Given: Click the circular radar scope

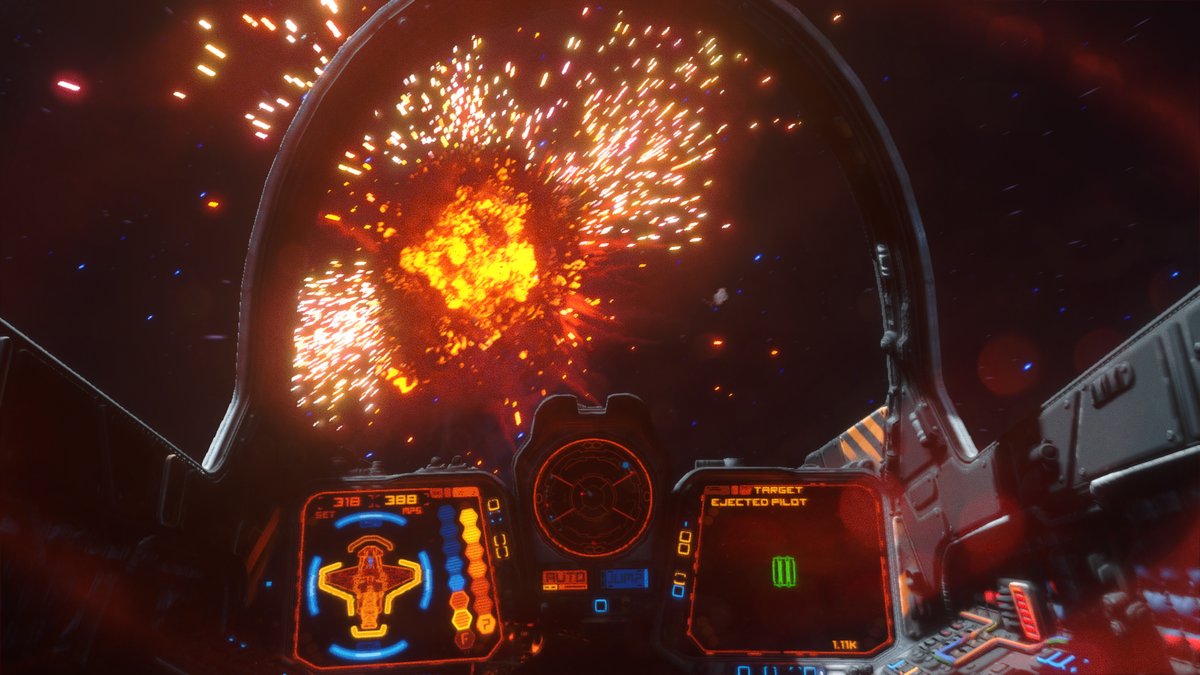Looking at the screenshot, I should point(592,497).
